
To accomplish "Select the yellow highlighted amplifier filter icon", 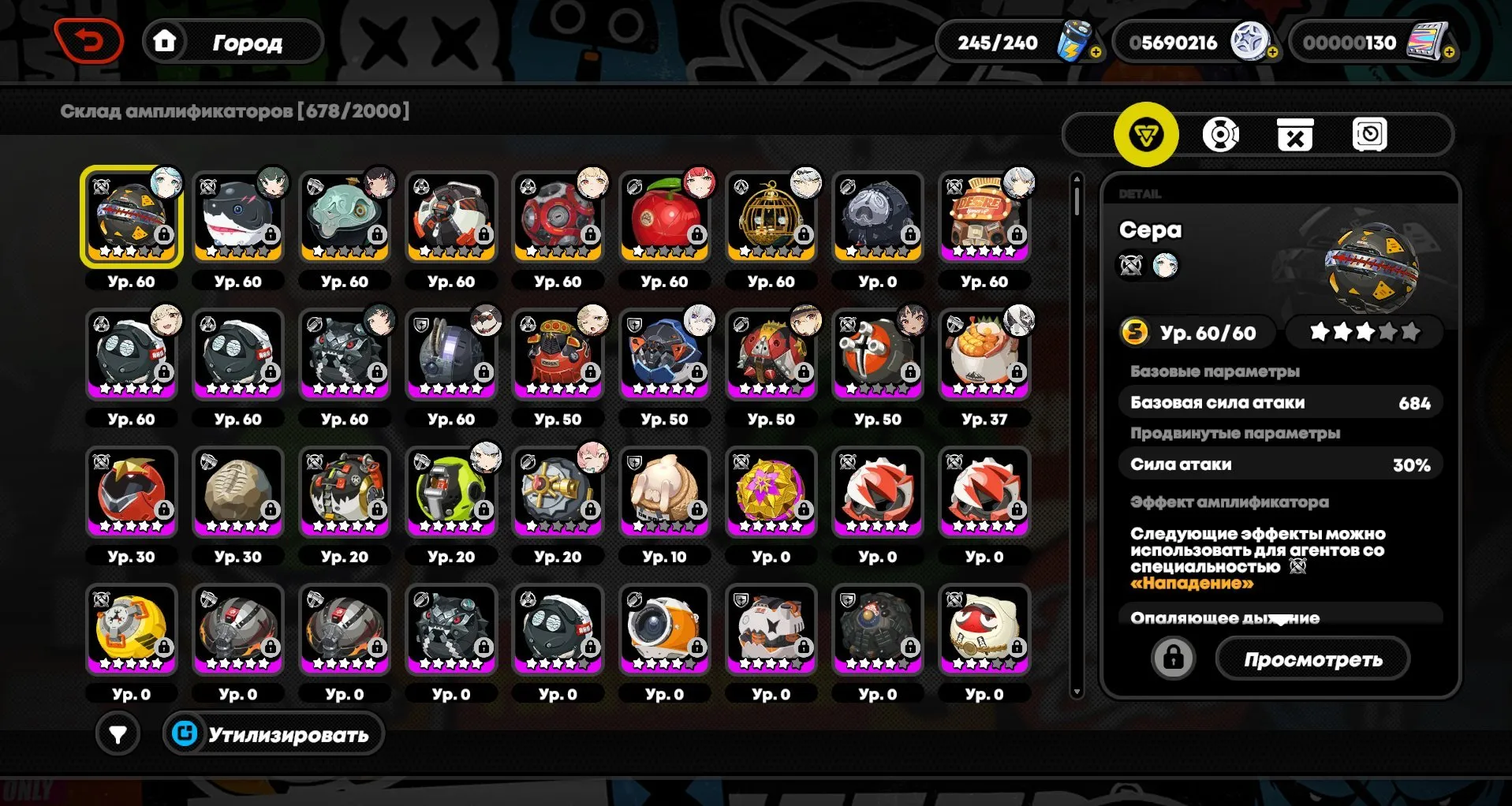I will coord(1145,134).
